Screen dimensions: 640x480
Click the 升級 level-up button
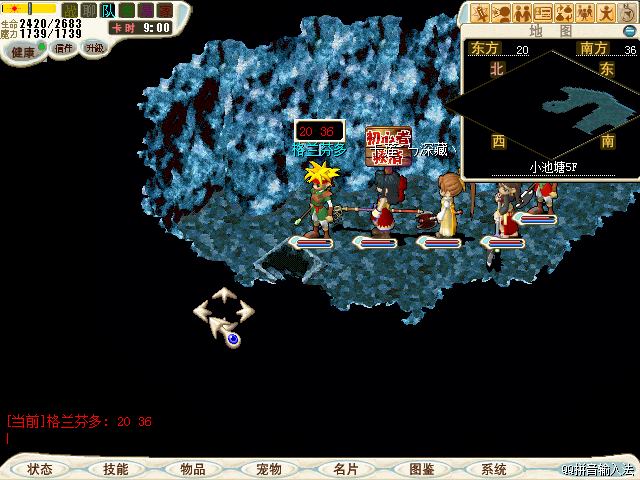[x=94, y=47]
